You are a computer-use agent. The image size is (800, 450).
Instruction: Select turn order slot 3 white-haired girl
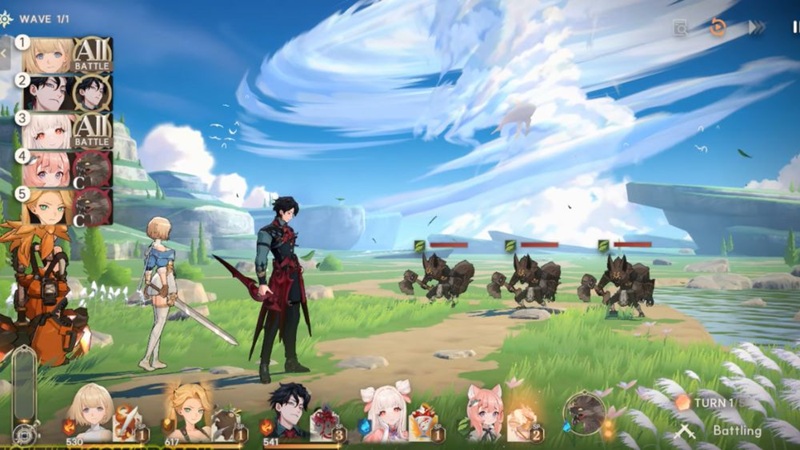pyautogui.click(x=47, y=131)
